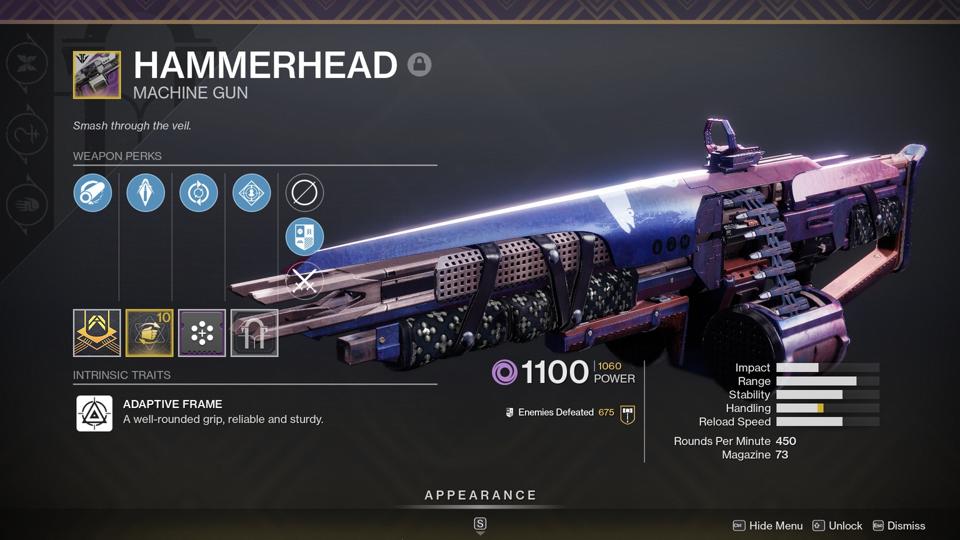This screenshot has height=540, width=960.
Task: Open the arch-shaped ornament slot
Action: point(254,333)
